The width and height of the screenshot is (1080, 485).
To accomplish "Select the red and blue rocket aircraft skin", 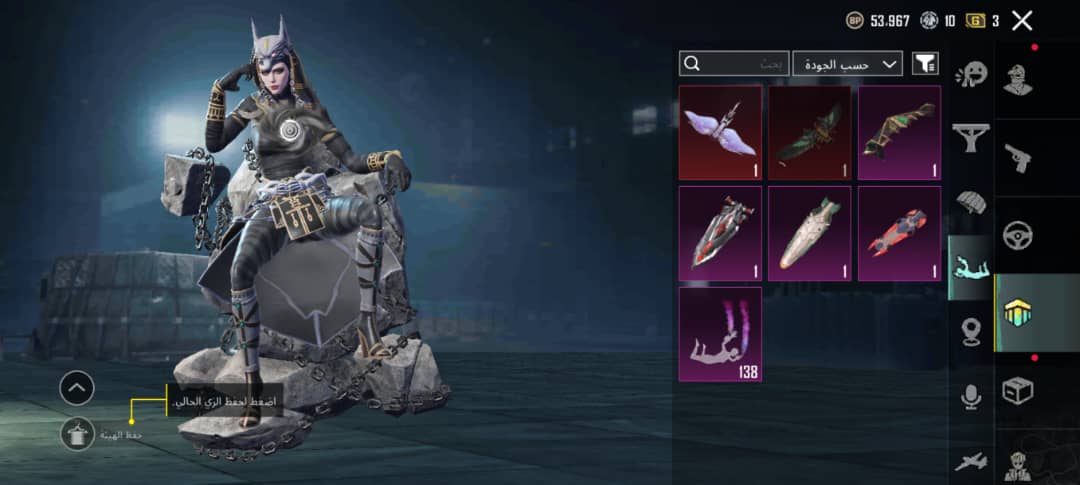I will tap(899, 233).
